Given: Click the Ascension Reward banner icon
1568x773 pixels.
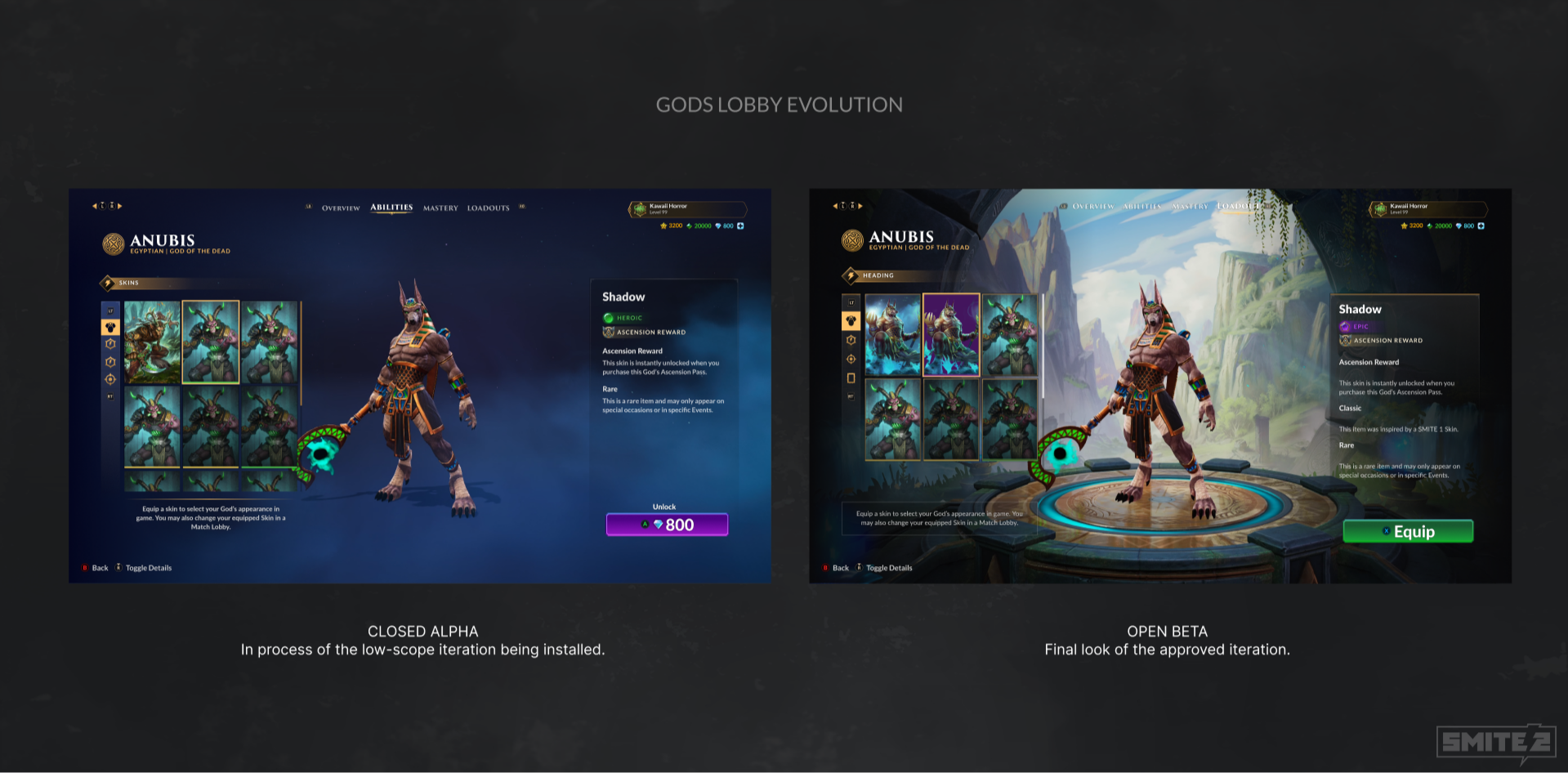Looking at the screenshot, I should 607,332.
